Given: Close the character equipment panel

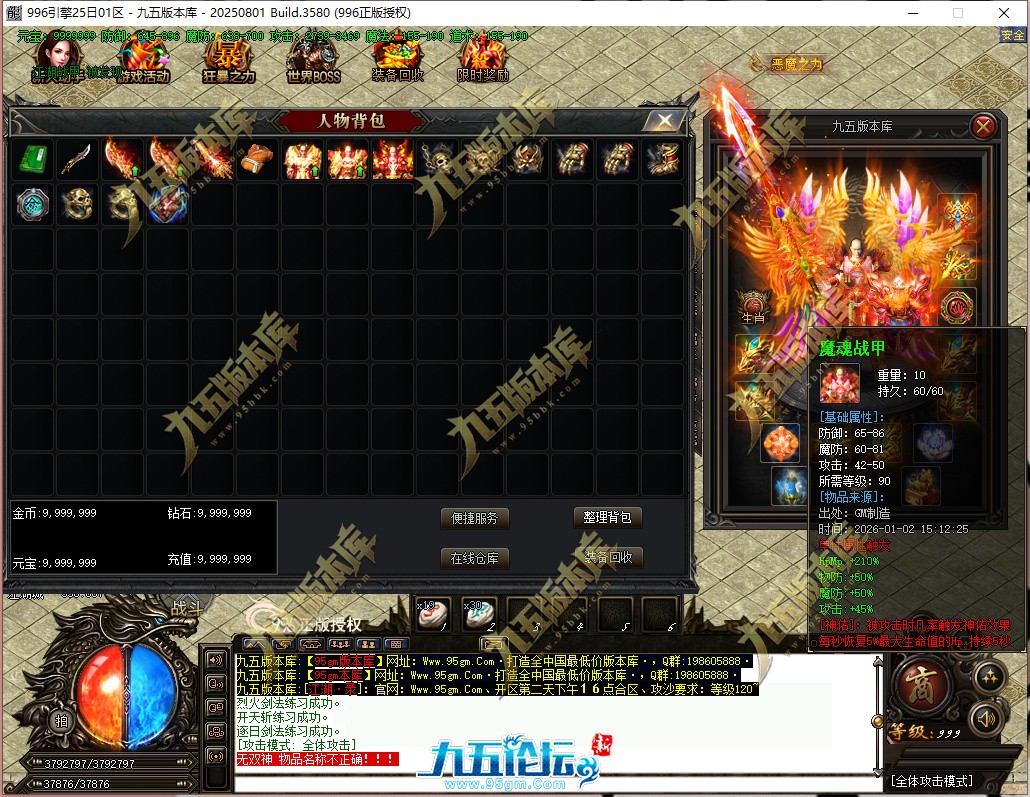Looking at the screenshot, I should coord(983,126).
